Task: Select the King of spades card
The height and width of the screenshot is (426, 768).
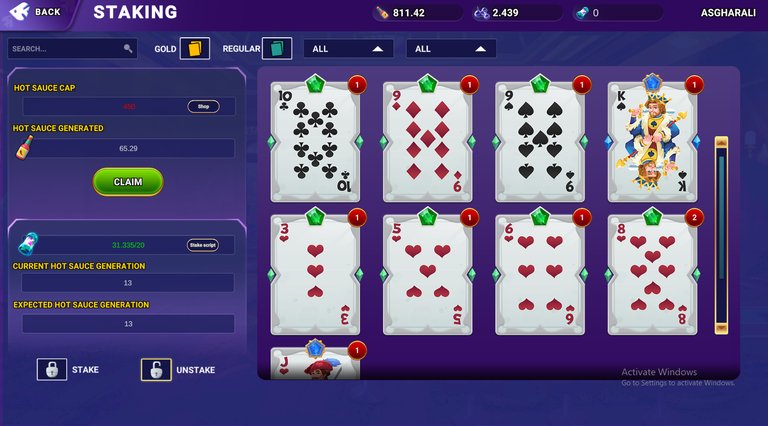Action: coord(652,140)
